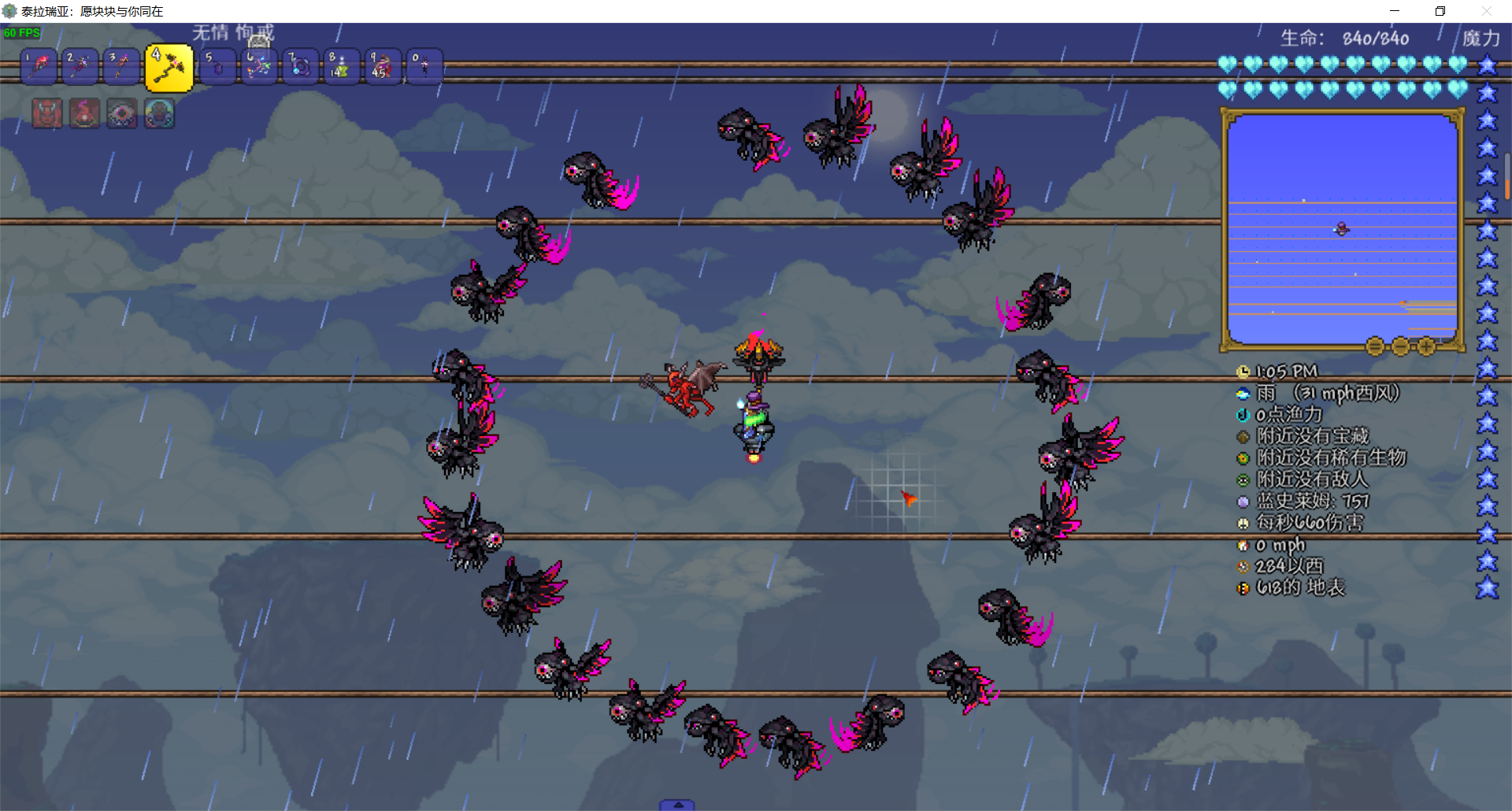Equip the rainbow-colored weapon in slot 6
The width and height of the screenshot is (1512, 811).
point(259,67)
